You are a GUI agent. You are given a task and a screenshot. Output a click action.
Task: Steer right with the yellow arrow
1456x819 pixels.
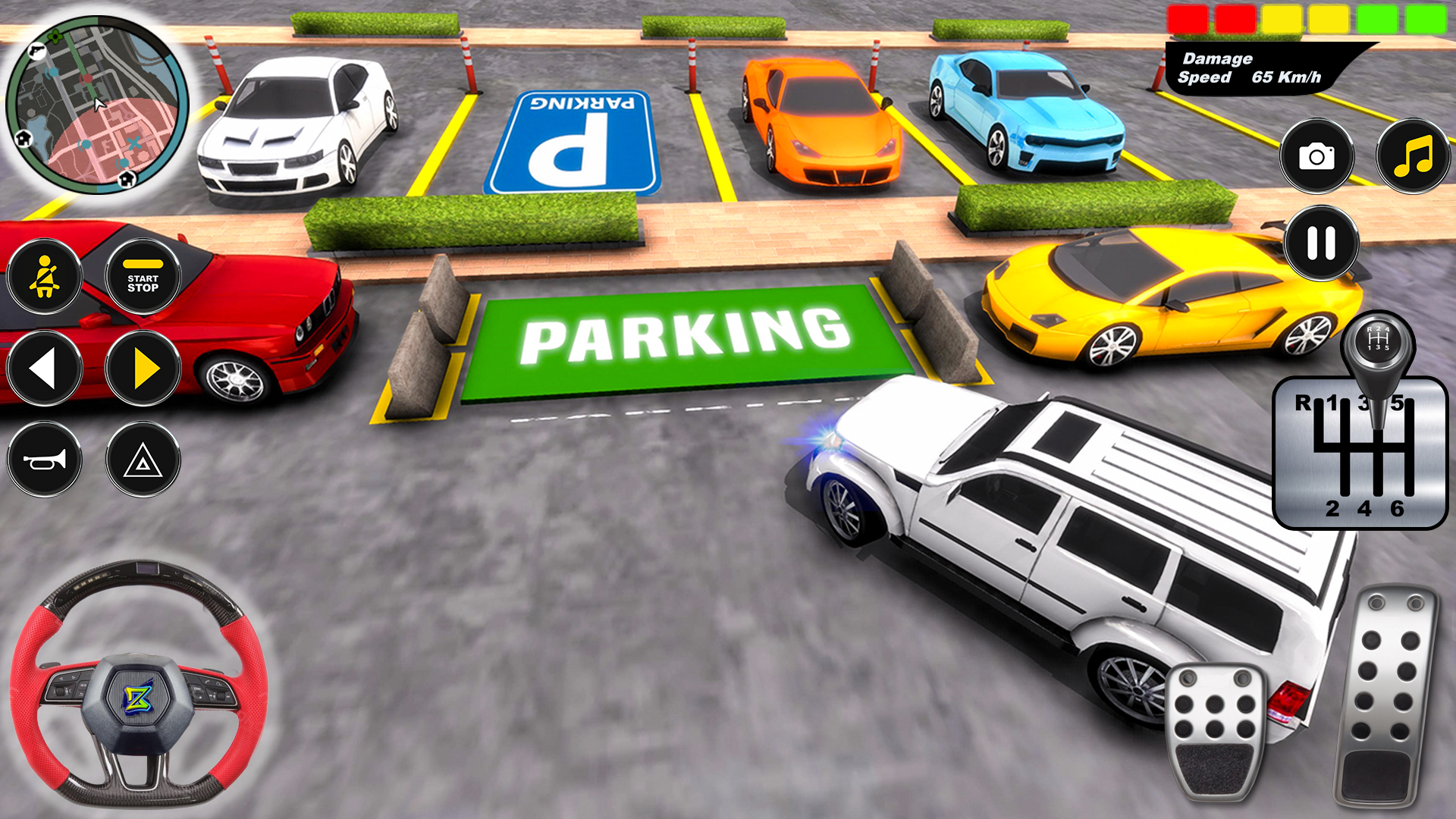click(143, 368)
